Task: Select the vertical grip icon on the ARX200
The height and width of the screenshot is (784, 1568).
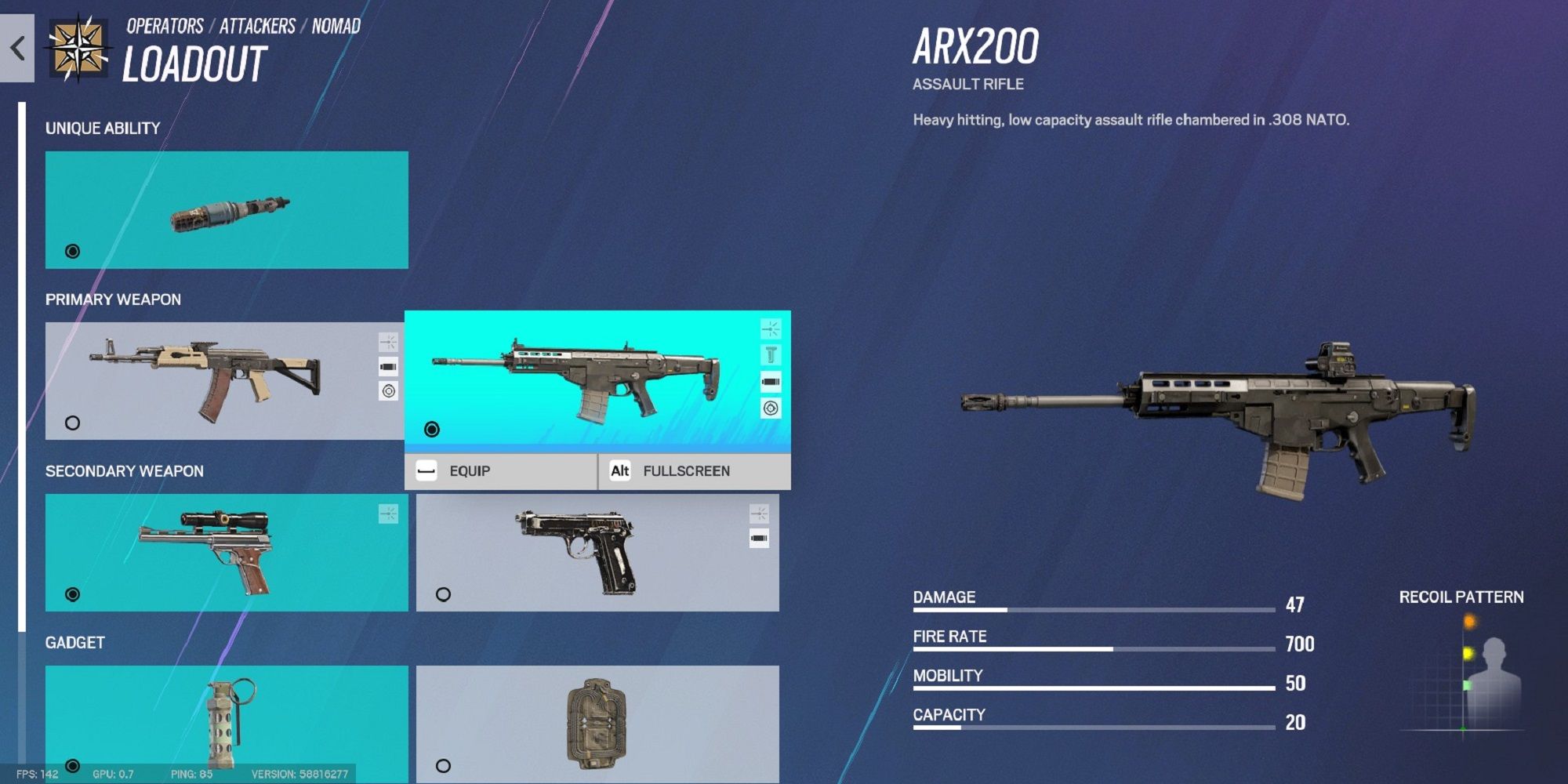Action: [772, 354]
